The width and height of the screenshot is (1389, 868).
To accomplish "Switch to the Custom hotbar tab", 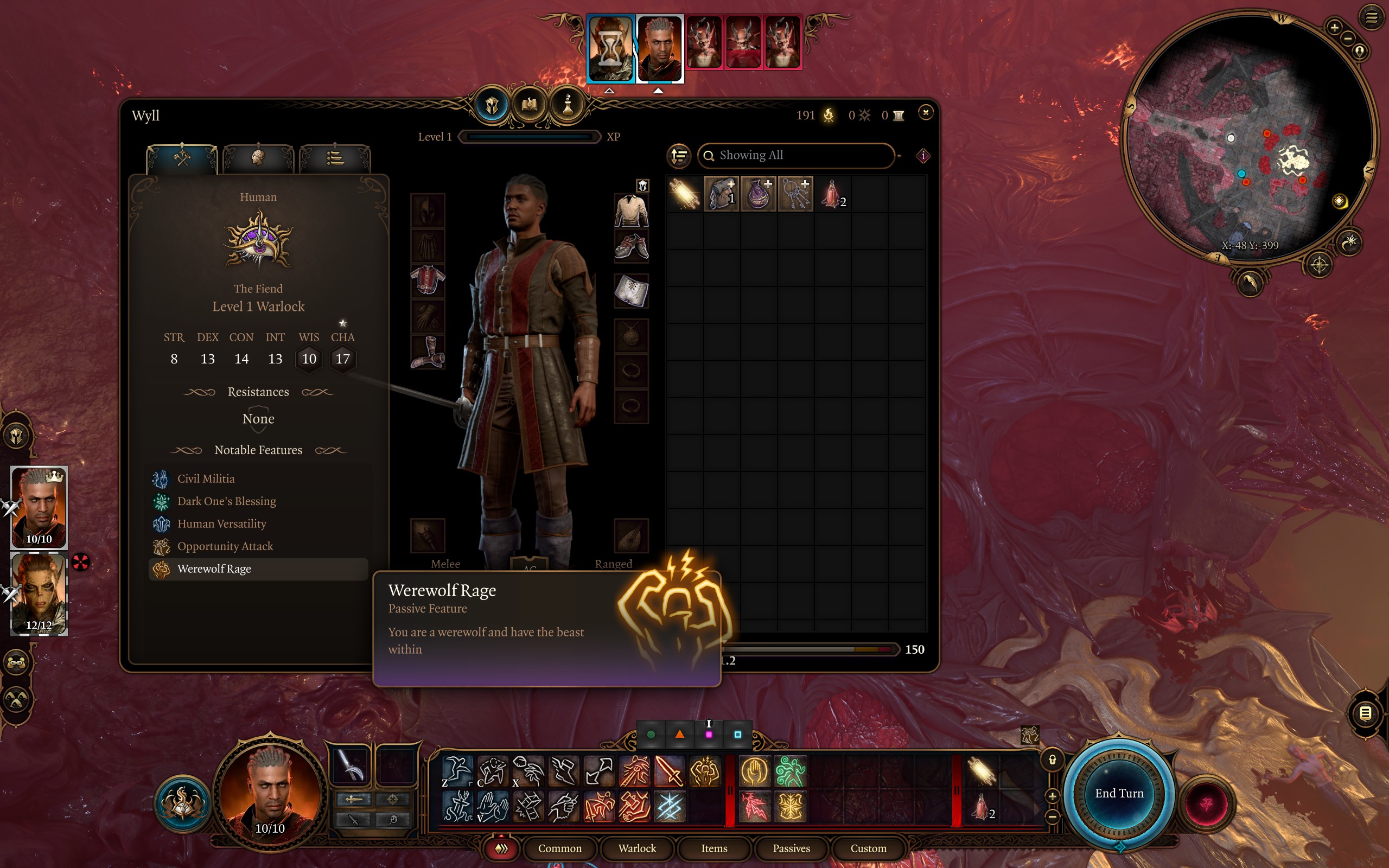I will coord(868,848).
